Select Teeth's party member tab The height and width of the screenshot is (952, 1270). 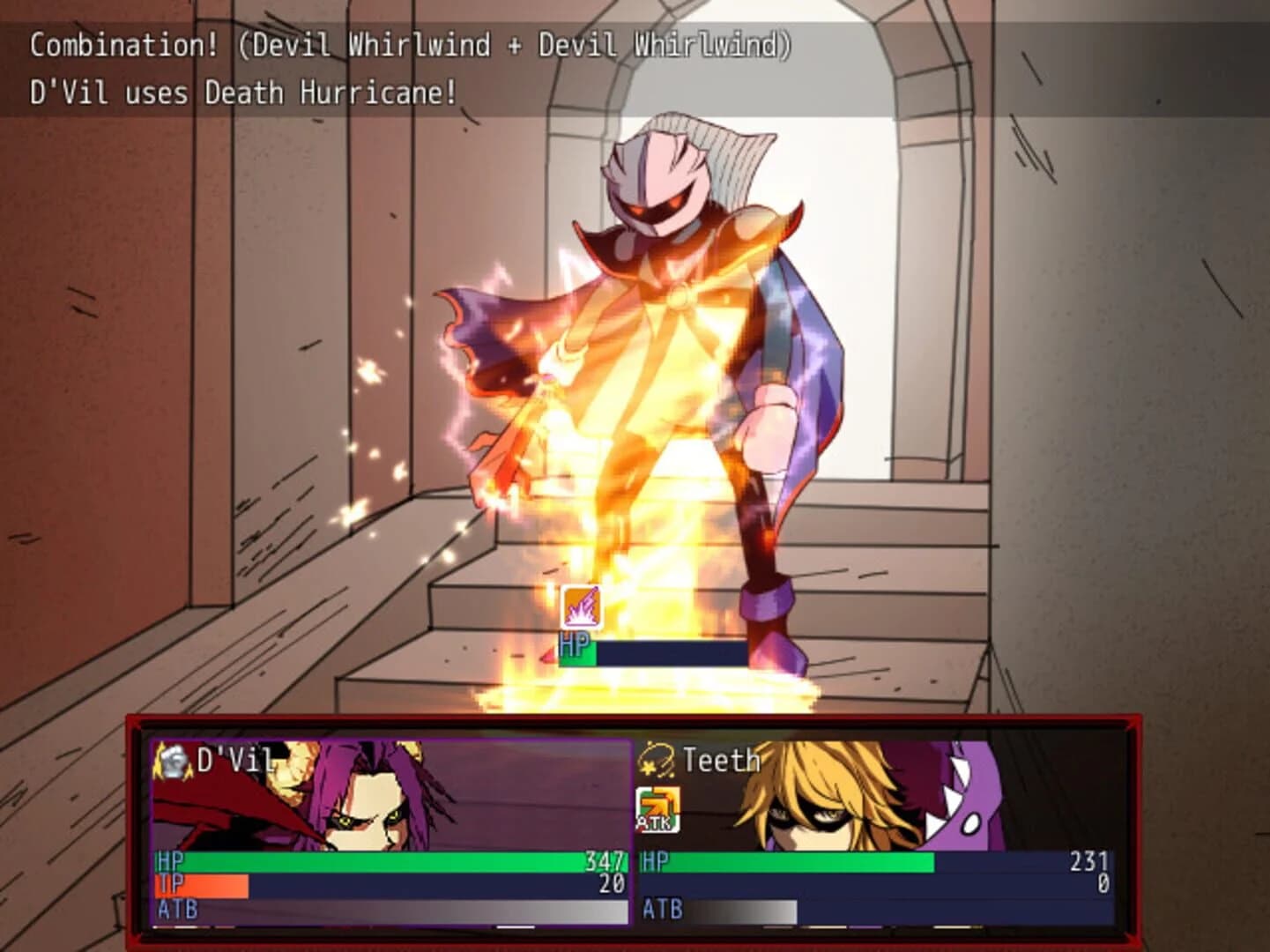pyautogui.click(x=720, y=759)
